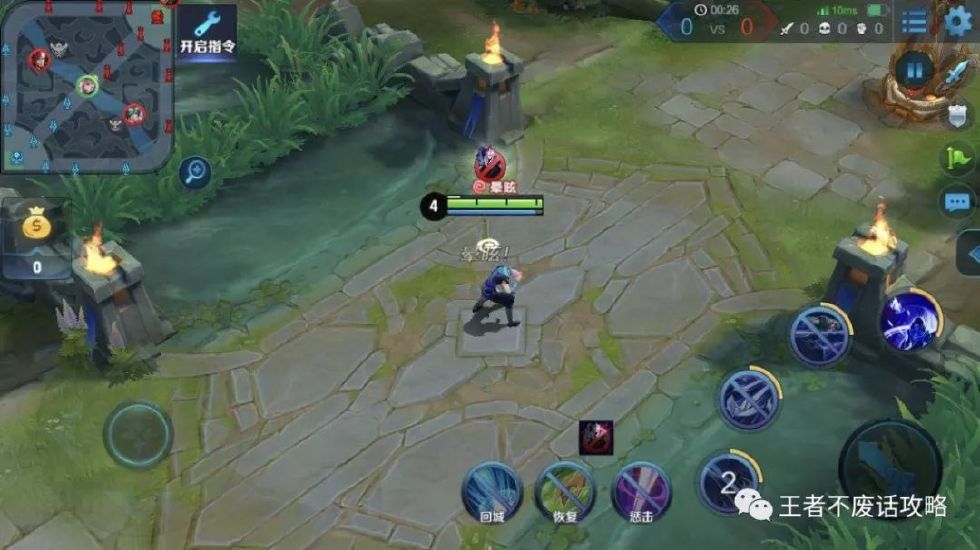Open the quick chat speech bubble

tap(957, 202)
